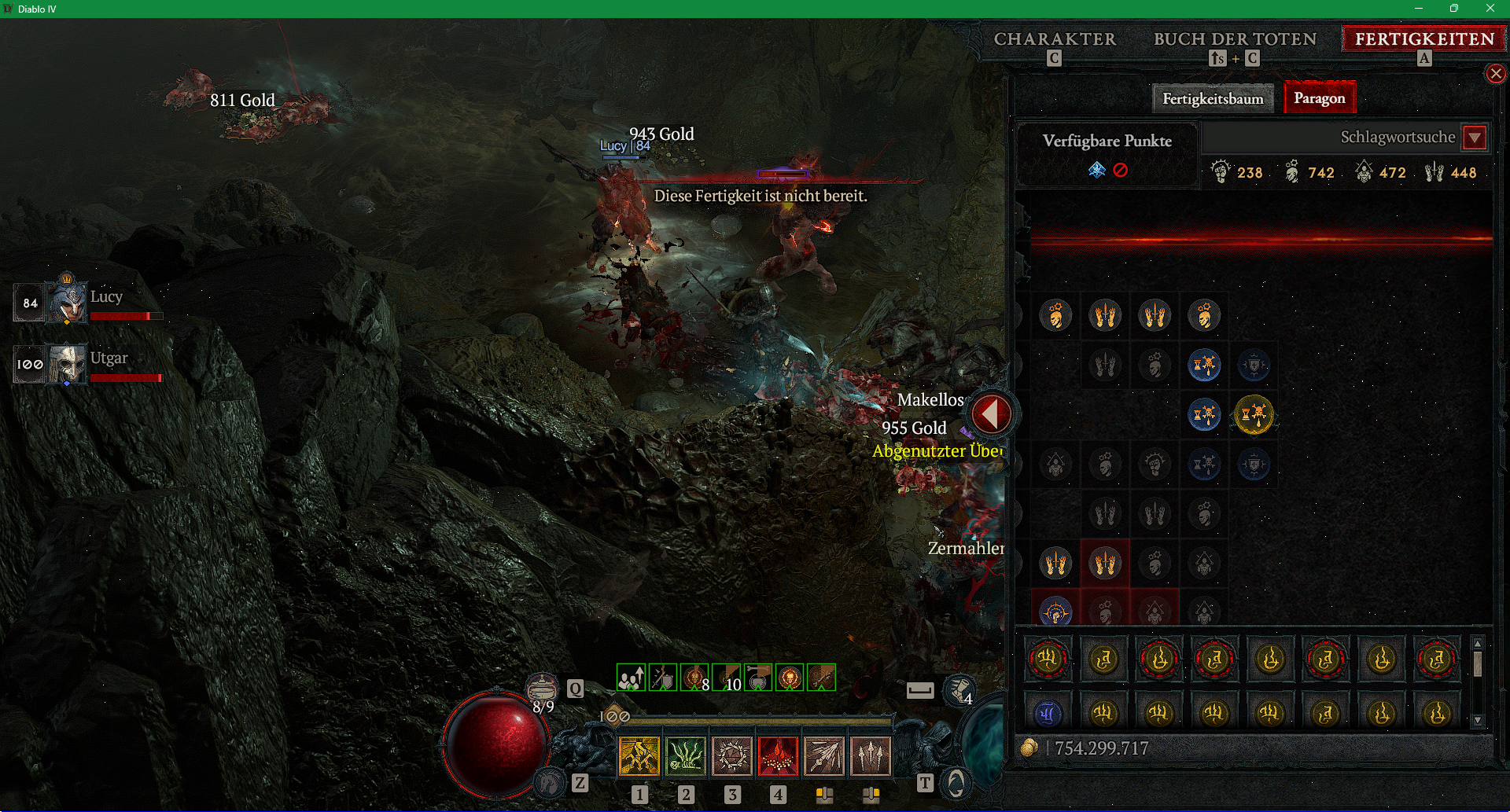Close the skills panel with the red X
1510x812 pixels.
(x=1495, y=74)
